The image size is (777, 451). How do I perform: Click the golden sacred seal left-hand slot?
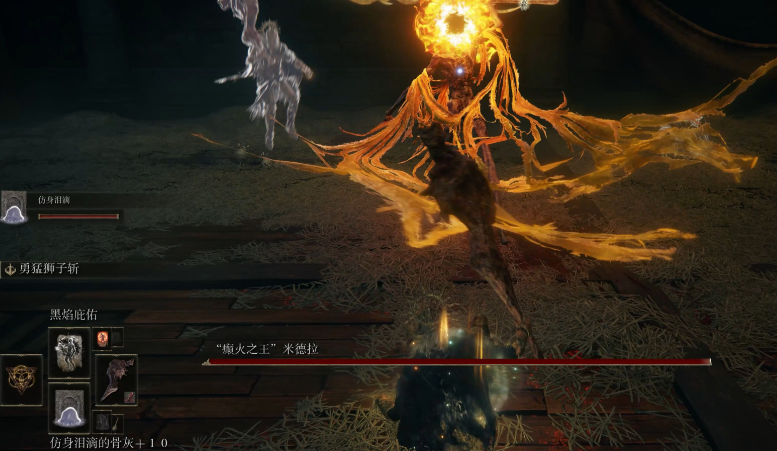point(21,379)
